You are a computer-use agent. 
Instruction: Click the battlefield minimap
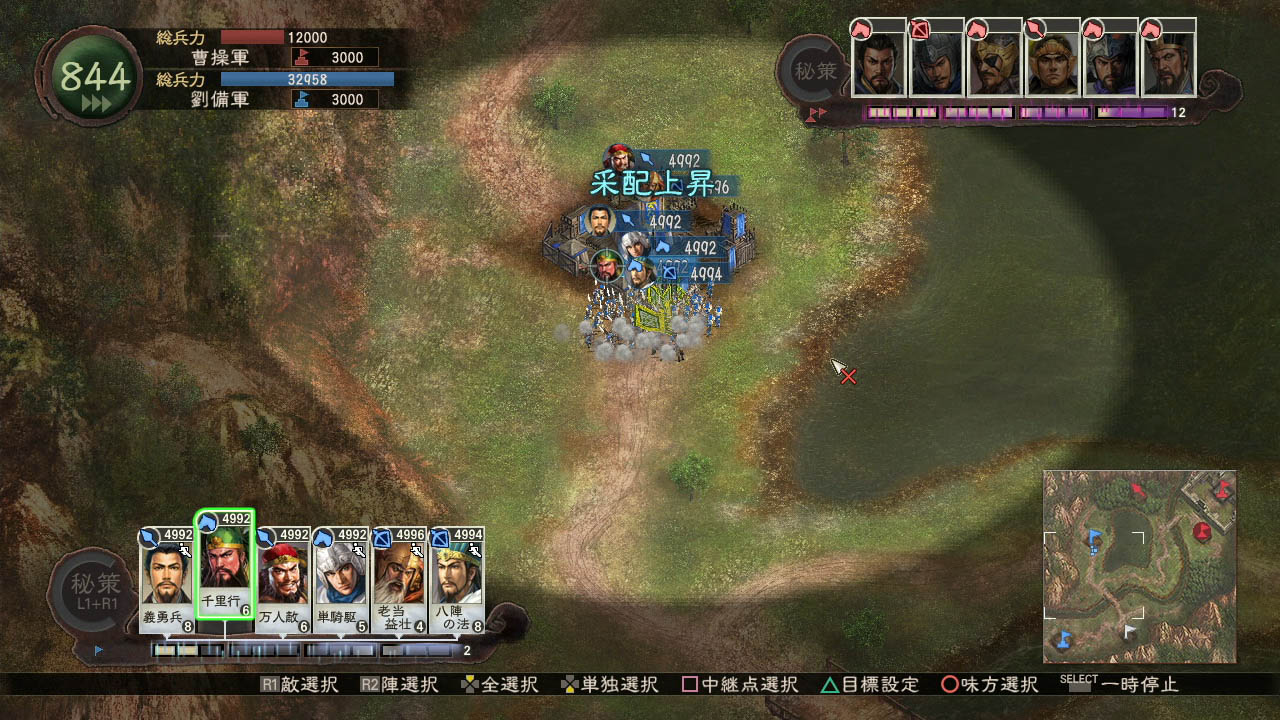1139,566
